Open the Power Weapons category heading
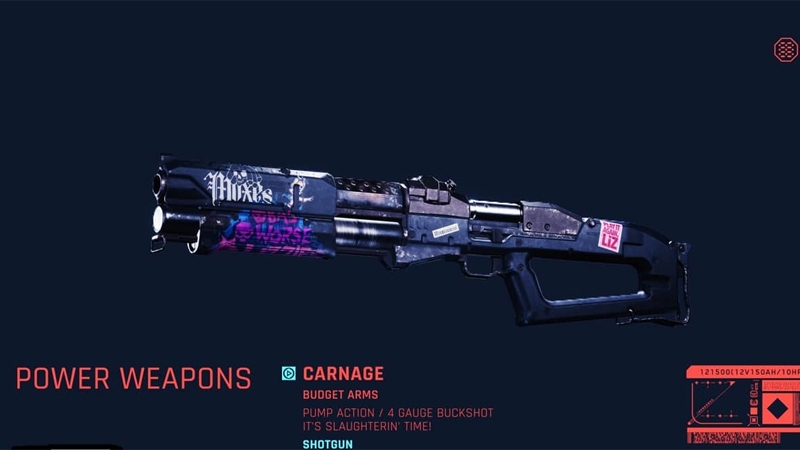Viewport: 800px width, 450px height. point(133,379)
